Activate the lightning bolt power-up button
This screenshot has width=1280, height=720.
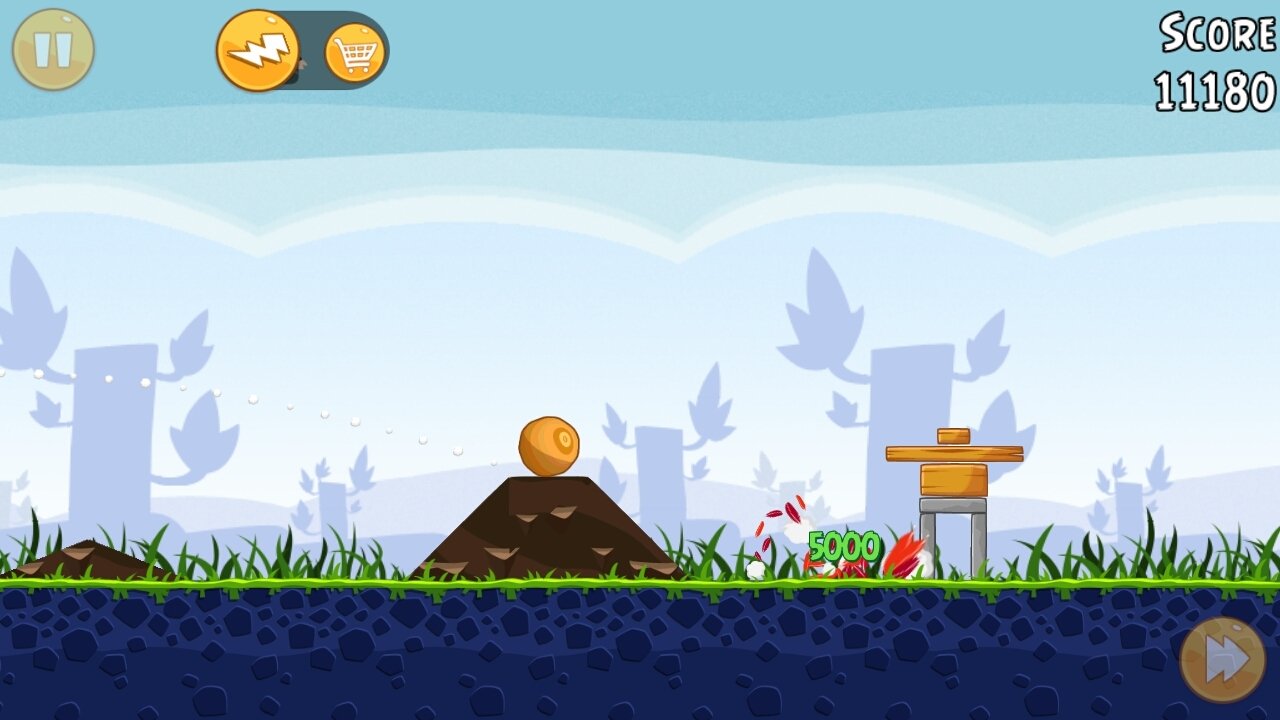click(258, 50)
